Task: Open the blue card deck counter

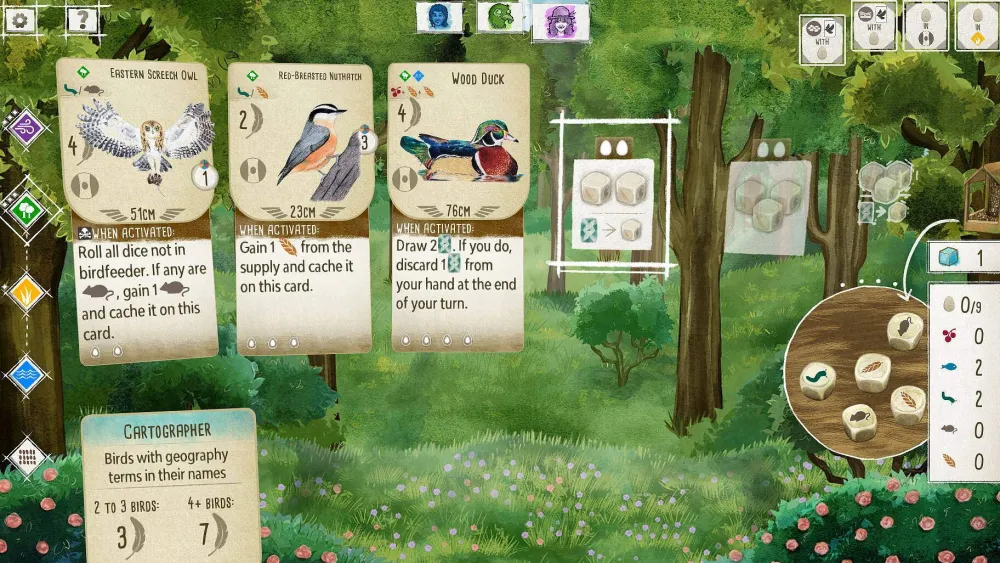Action: coord(962,258)
